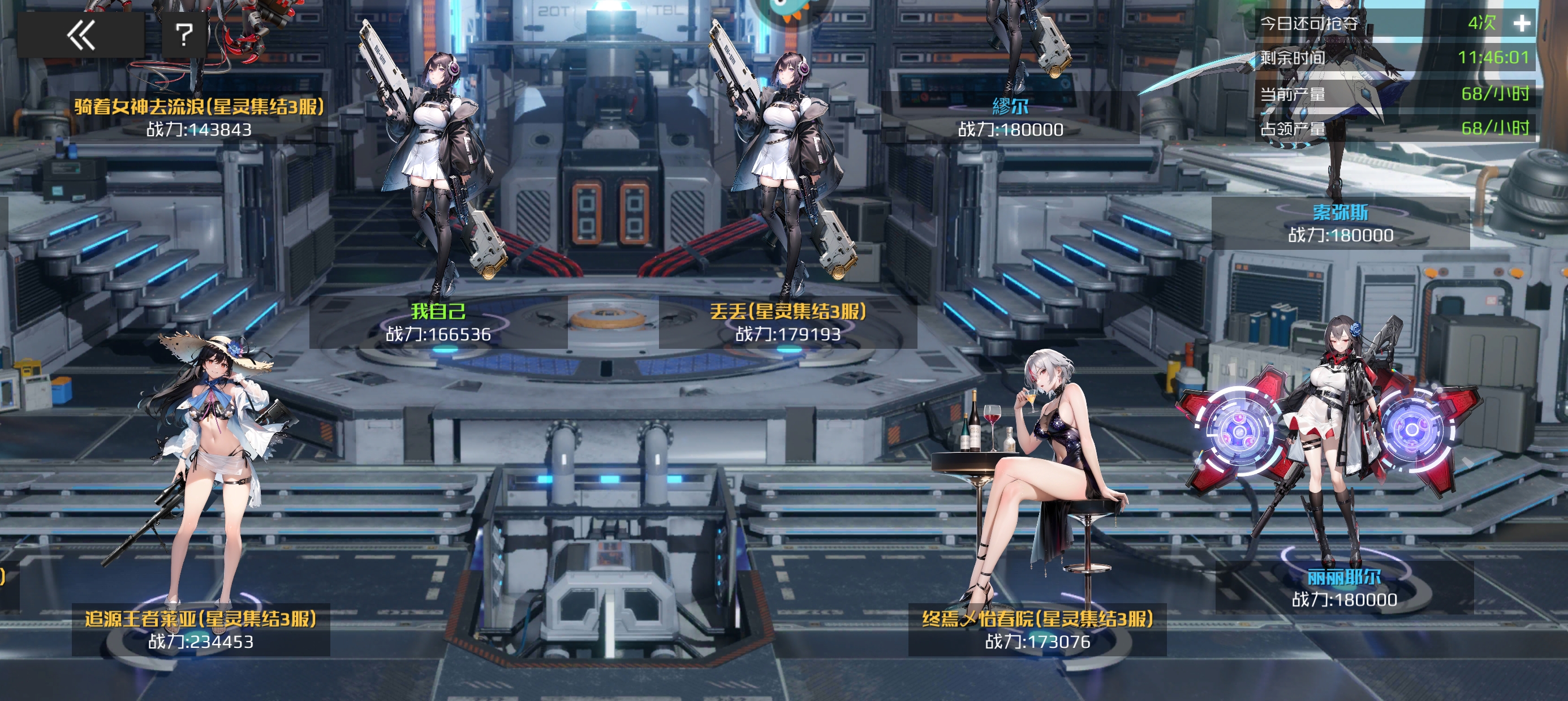Select opponent 终焉メ怡春院 with 173076 power

click(1037, 629)
